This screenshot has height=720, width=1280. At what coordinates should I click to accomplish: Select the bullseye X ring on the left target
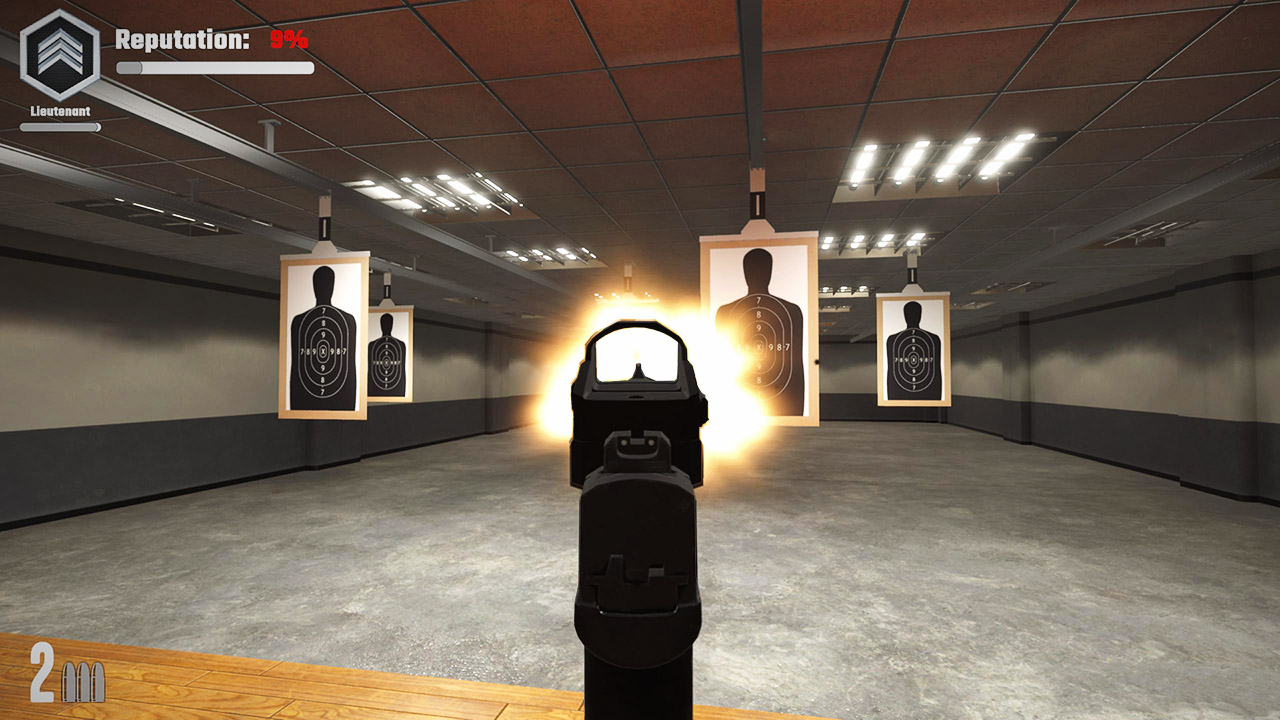322,350
